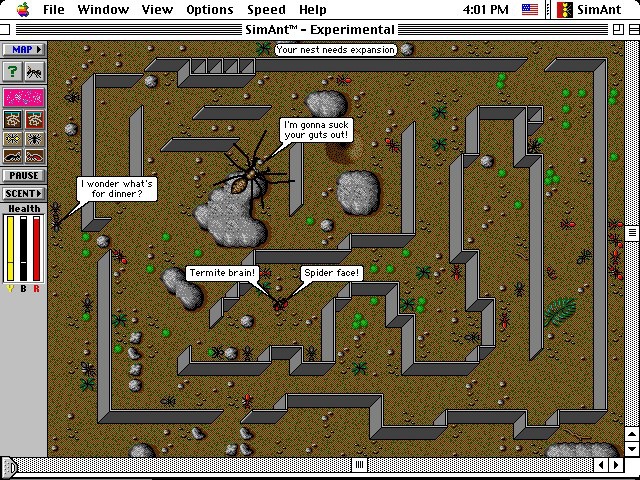The image size is (640, 480).
Task: Choose the pink surface view panel
Action: (x=24, y=98)
